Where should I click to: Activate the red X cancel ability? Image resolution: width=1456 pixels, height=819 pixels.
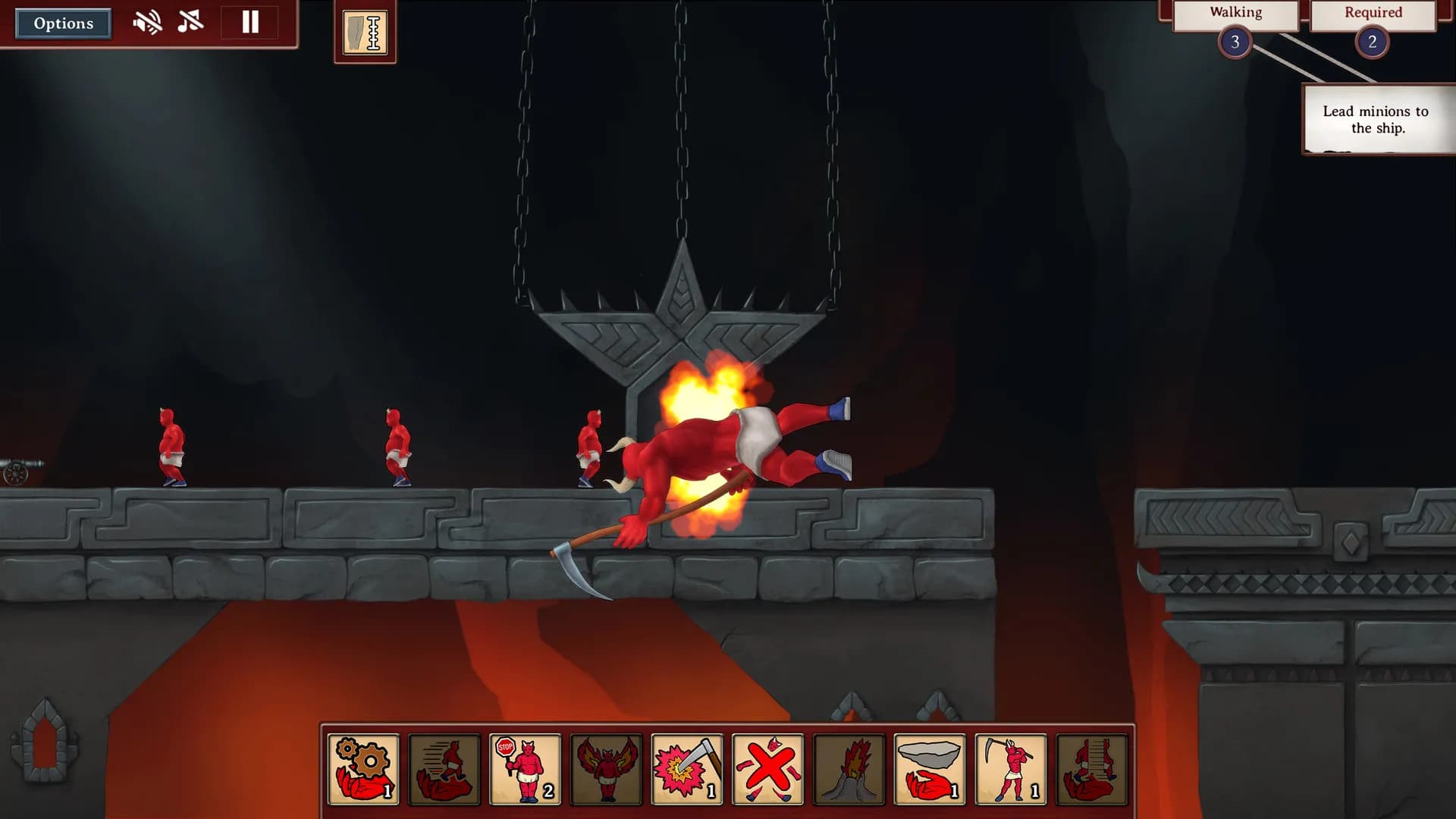(x=767, y=770)
